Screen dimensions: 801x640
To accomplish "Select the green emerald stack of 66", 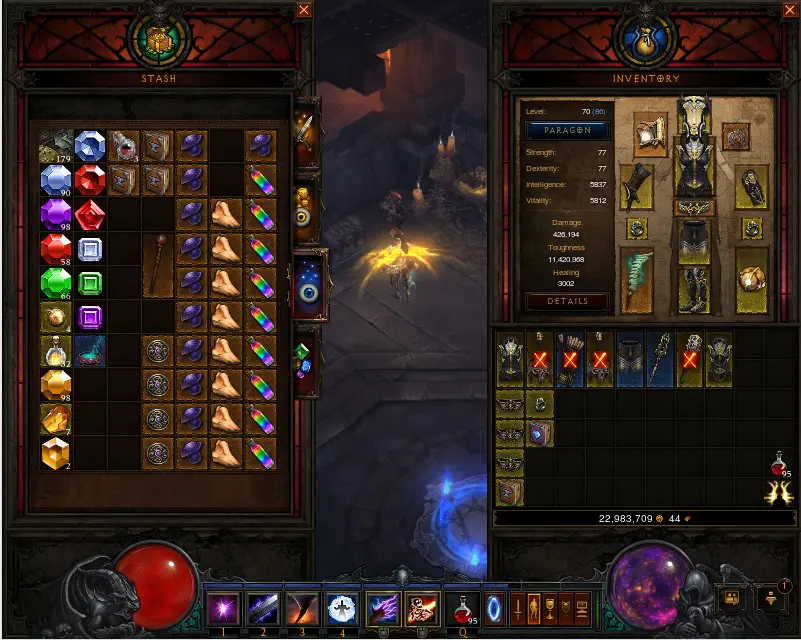I will pyautogui.click(x=55, y=283).
